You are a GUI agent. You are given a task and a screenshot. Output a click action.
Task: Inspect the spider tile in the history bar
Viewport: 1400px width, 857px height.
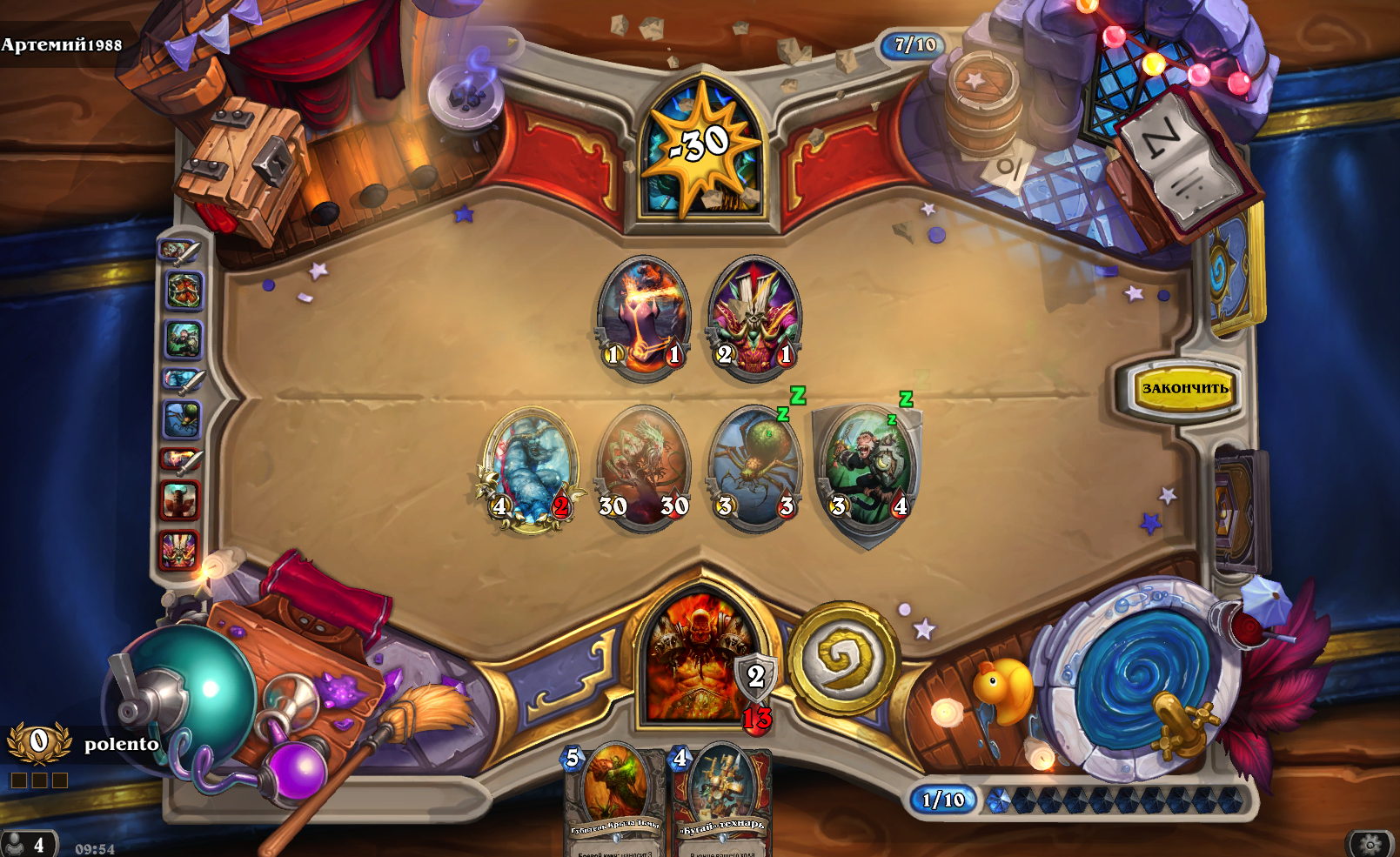[x=182, y=420]
